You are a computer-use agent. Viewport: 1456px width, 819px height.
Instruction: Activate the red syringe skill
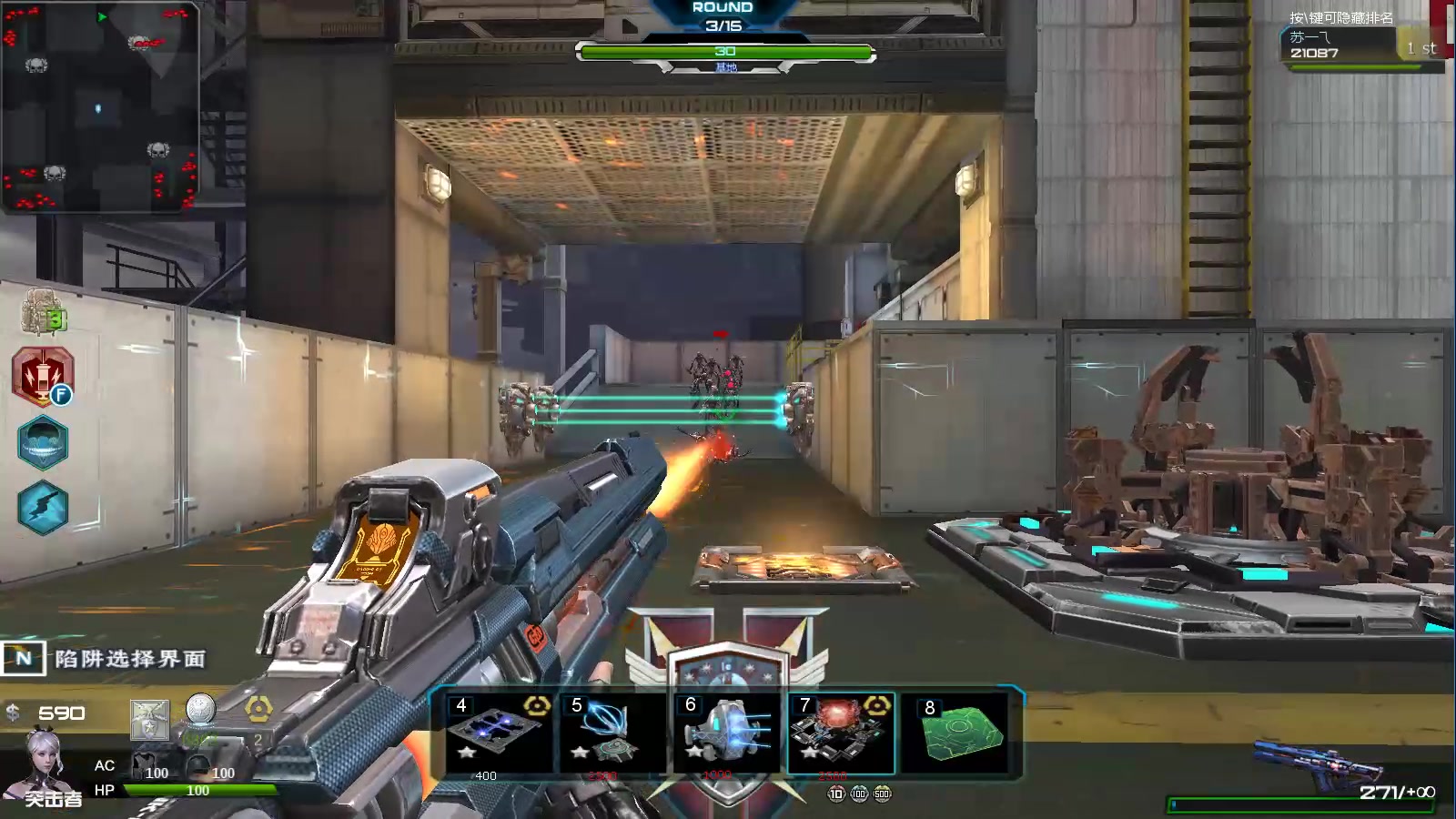(x=42, y=376)
